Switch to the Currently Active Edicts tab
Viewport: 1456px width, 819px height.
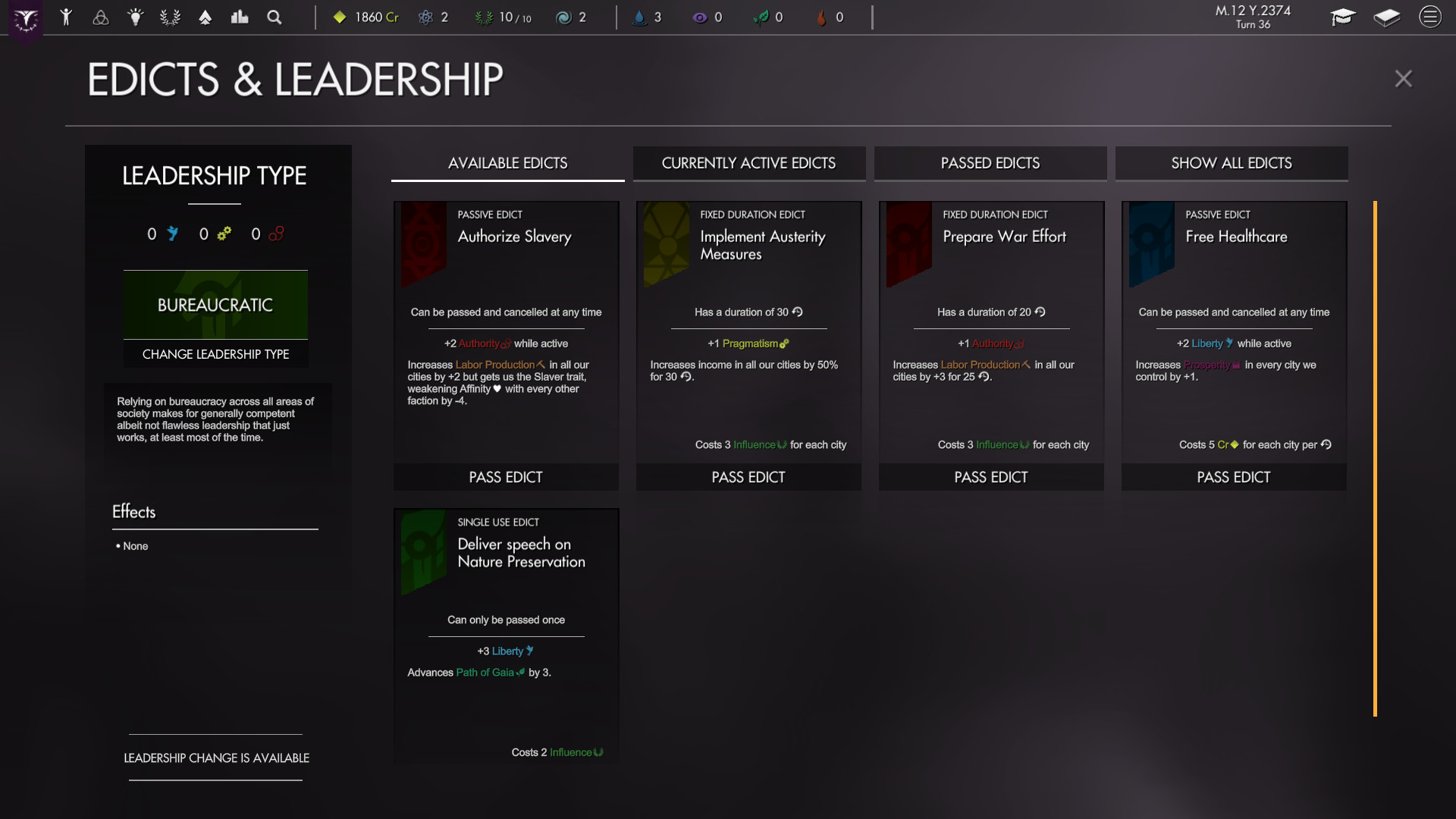point(749,163)
